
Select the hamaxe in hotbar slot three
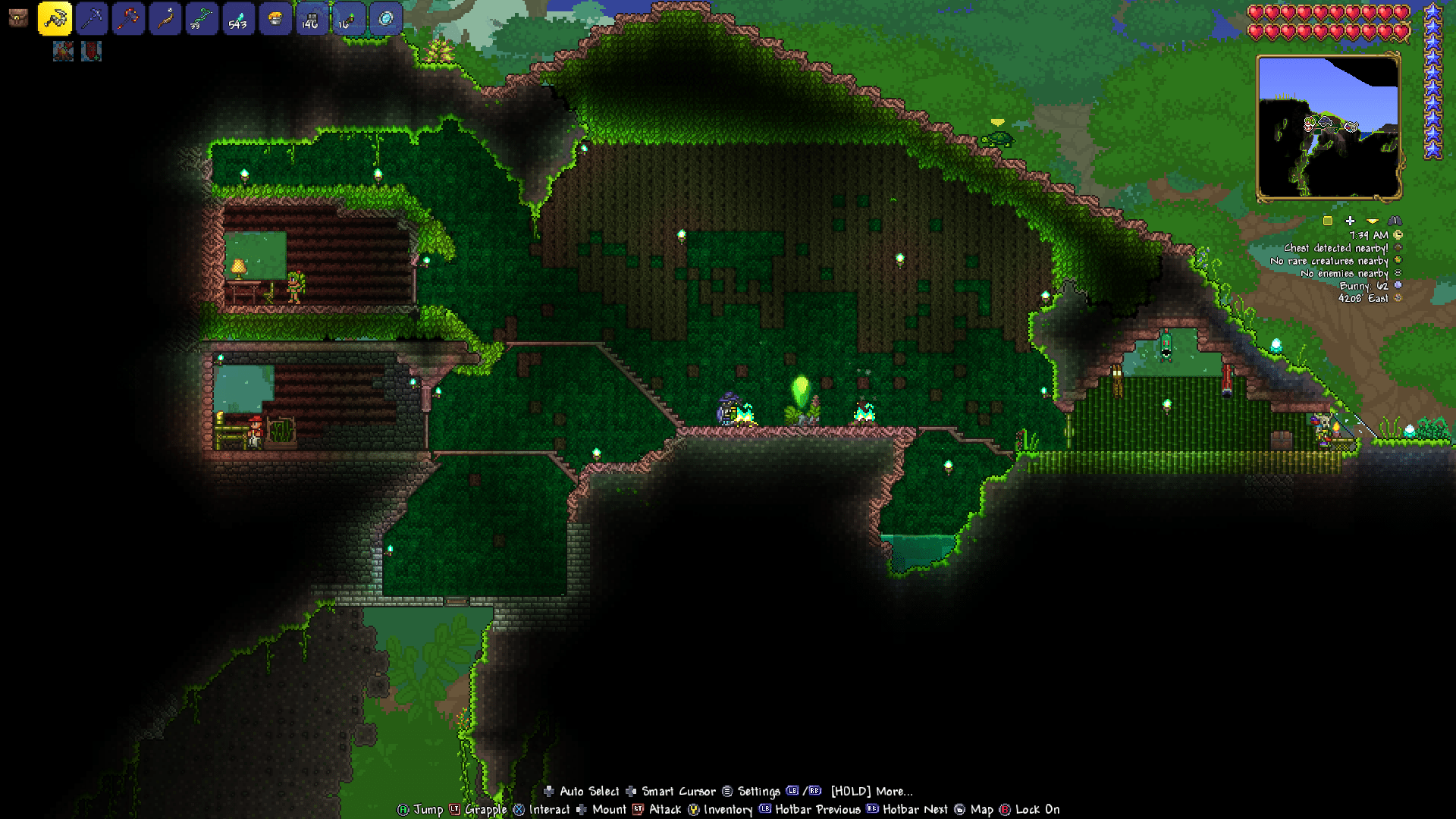[128, 19]
